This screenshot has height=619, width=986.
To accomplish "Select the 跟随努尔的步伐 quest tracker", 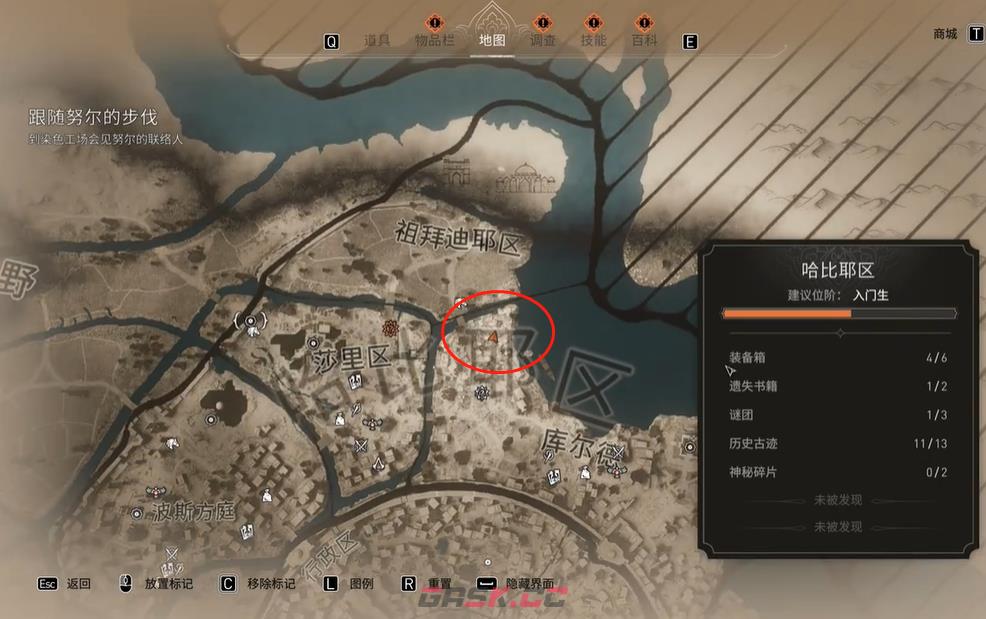I will click(x=93, y=117).
